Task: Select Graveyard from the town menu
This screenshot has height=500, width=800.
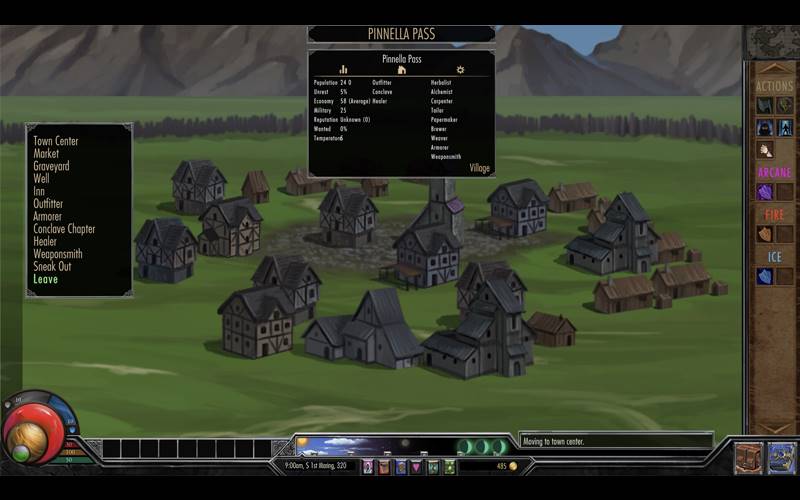Action: pyautogui.click(x=51, y=166)
